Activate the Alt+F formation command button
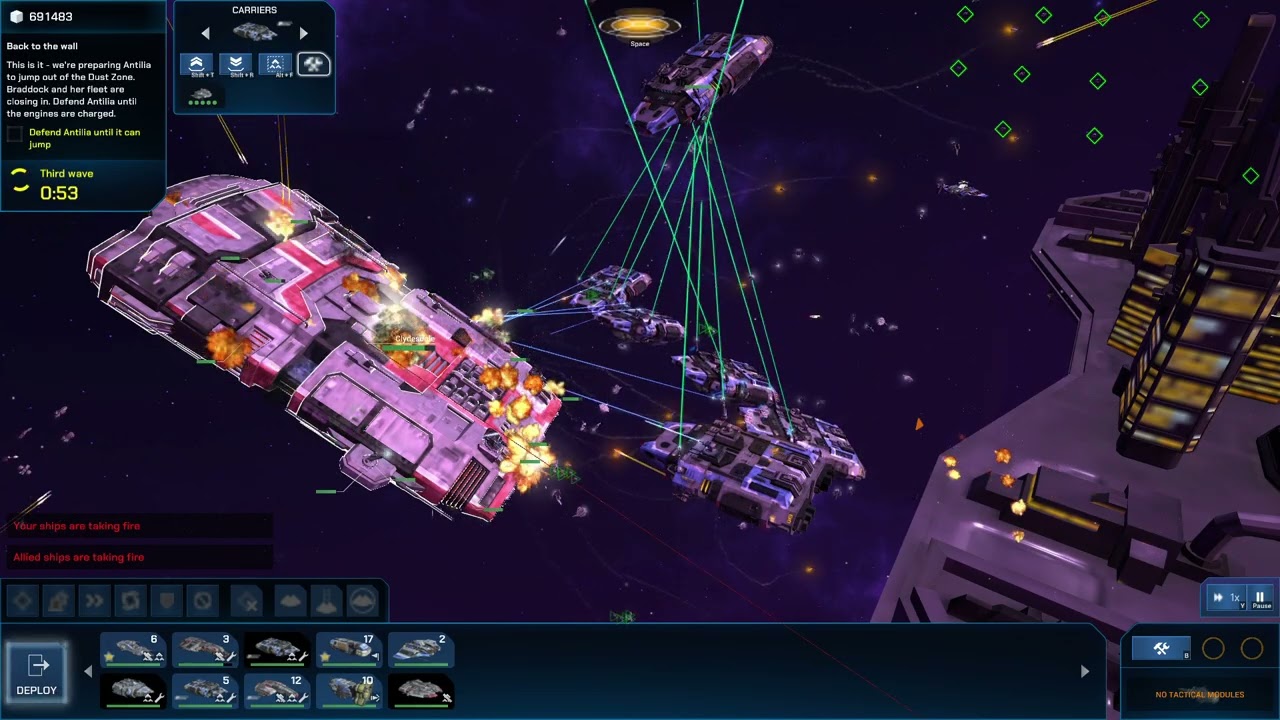Viewport: 1280px width, 720px height. 275,65
